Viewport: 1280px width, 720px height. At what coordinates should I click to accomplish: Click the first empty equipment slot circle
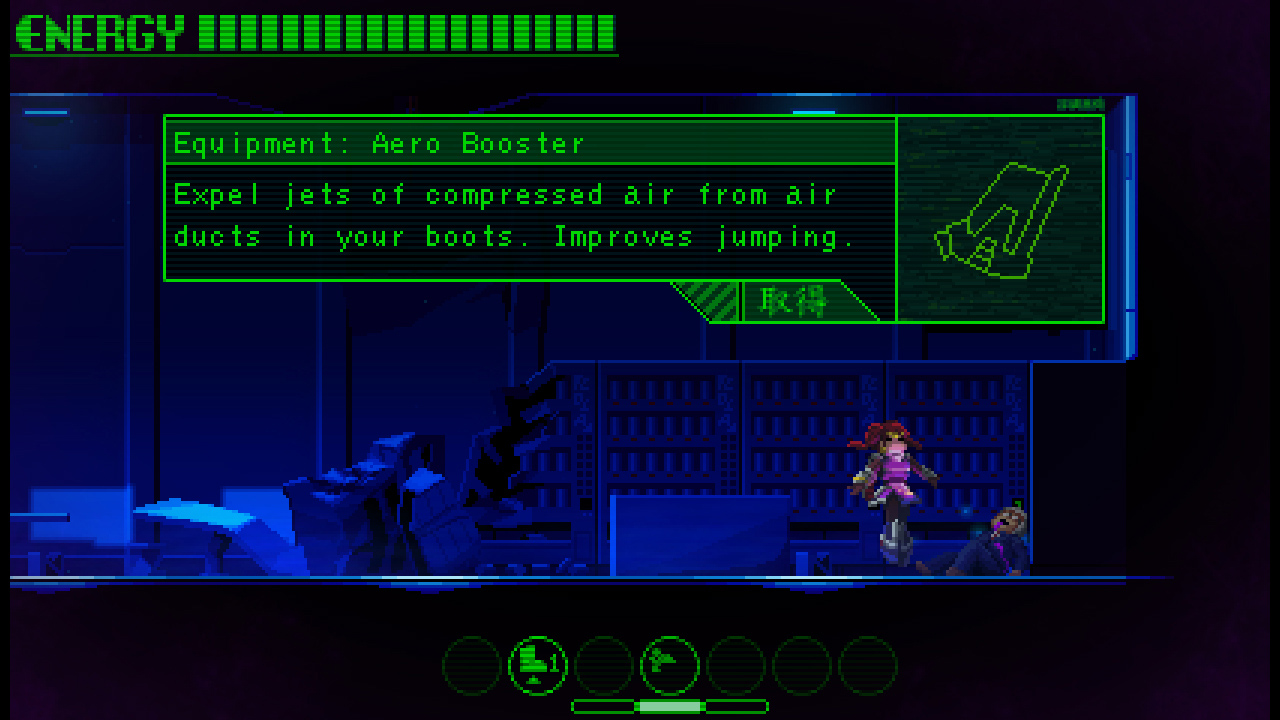click(x=471, y=665)
